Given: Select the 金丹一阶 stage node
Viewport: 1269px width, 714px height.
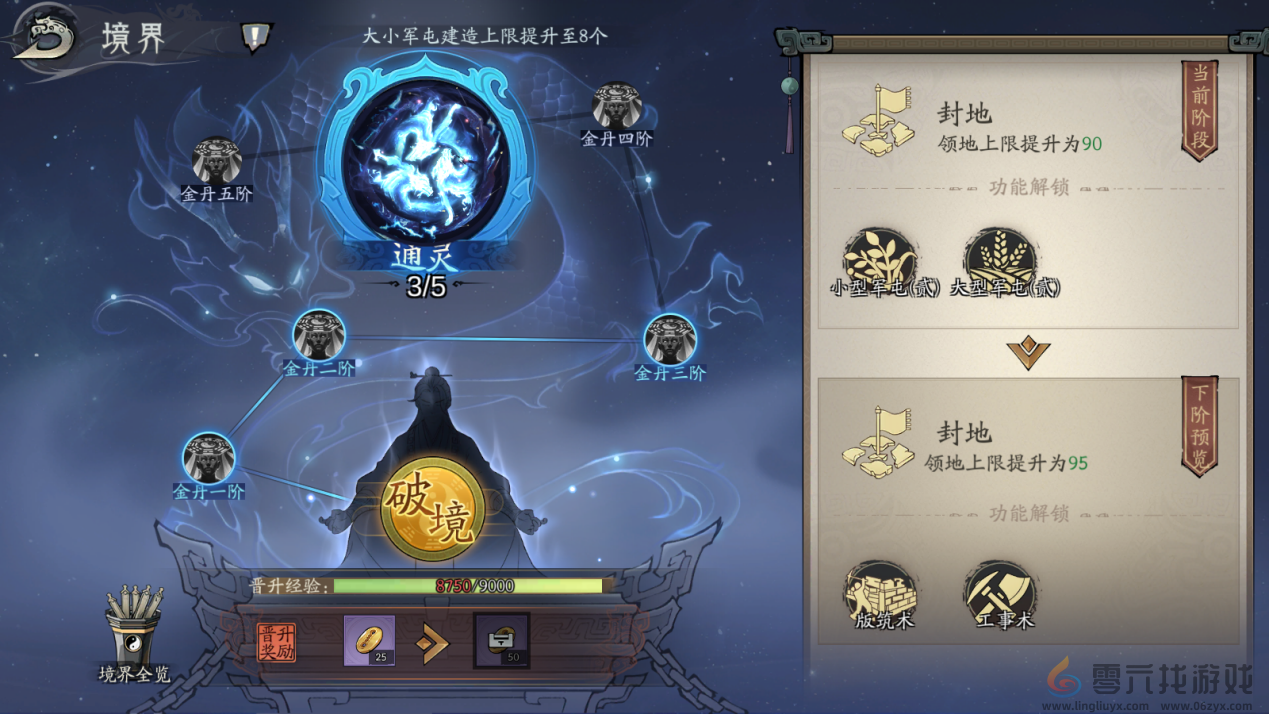Looking at the screenshot, I should [209, 458].
